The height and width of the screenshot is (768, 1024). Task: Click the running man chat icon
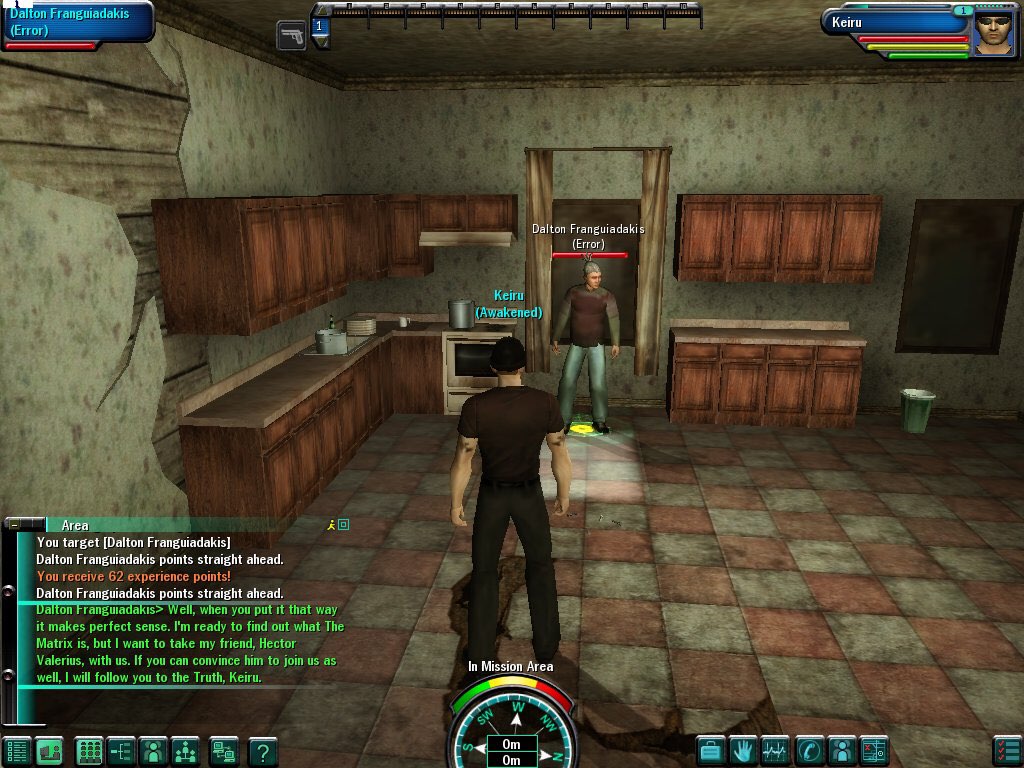(x=332, y=524)
